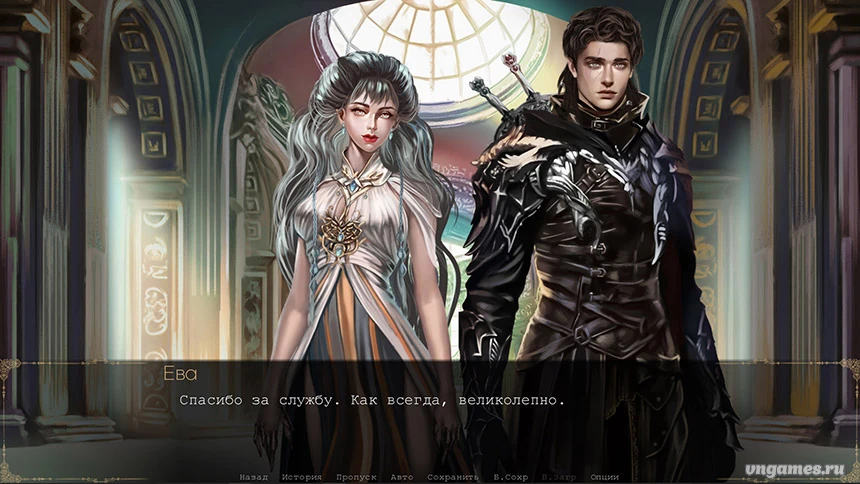This screenshot has height=484, width=860.
Task: Open the История dialogue log
Action: click(301, 477)
